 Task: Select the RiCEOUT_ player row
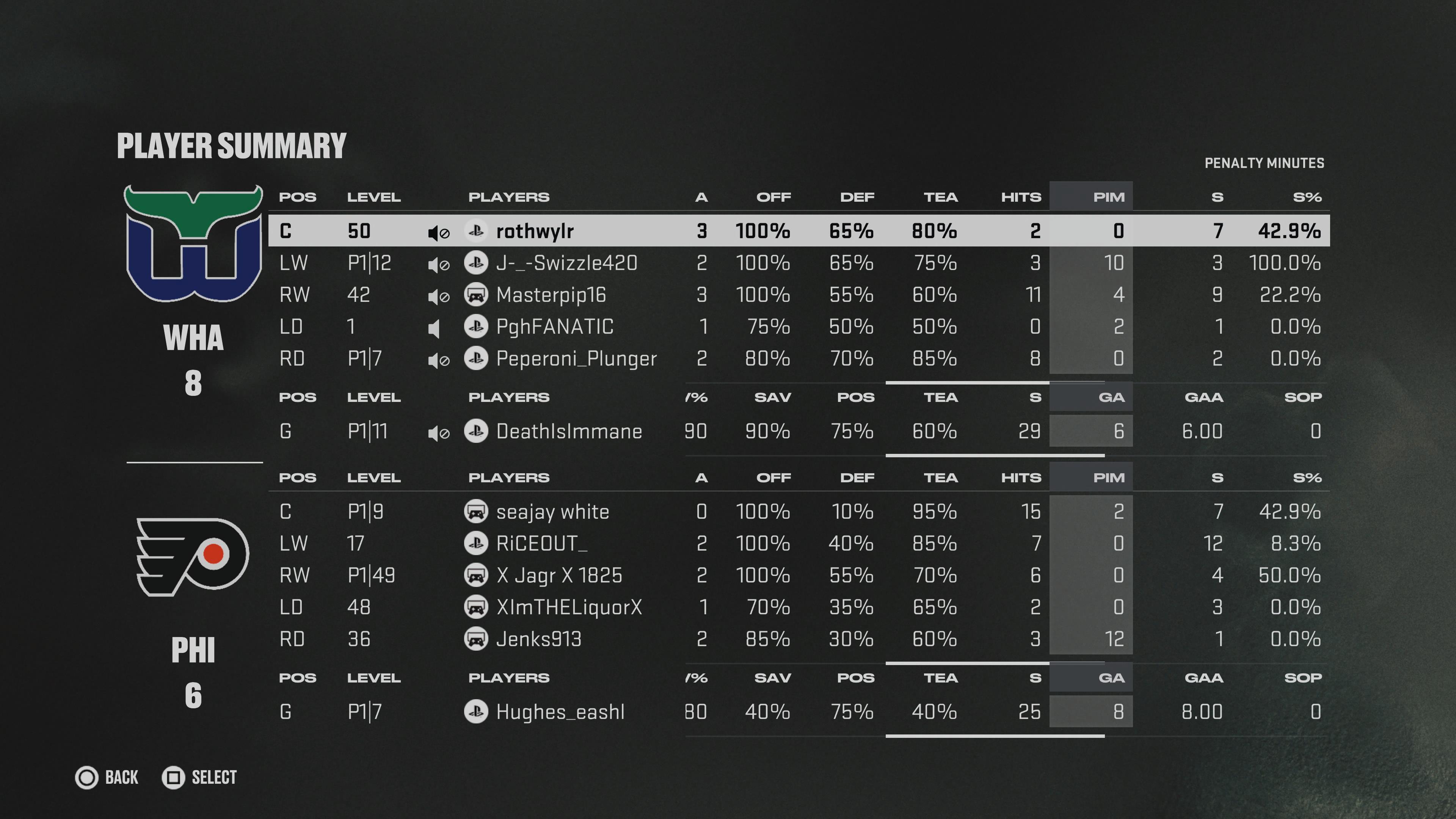pos(541,543)
